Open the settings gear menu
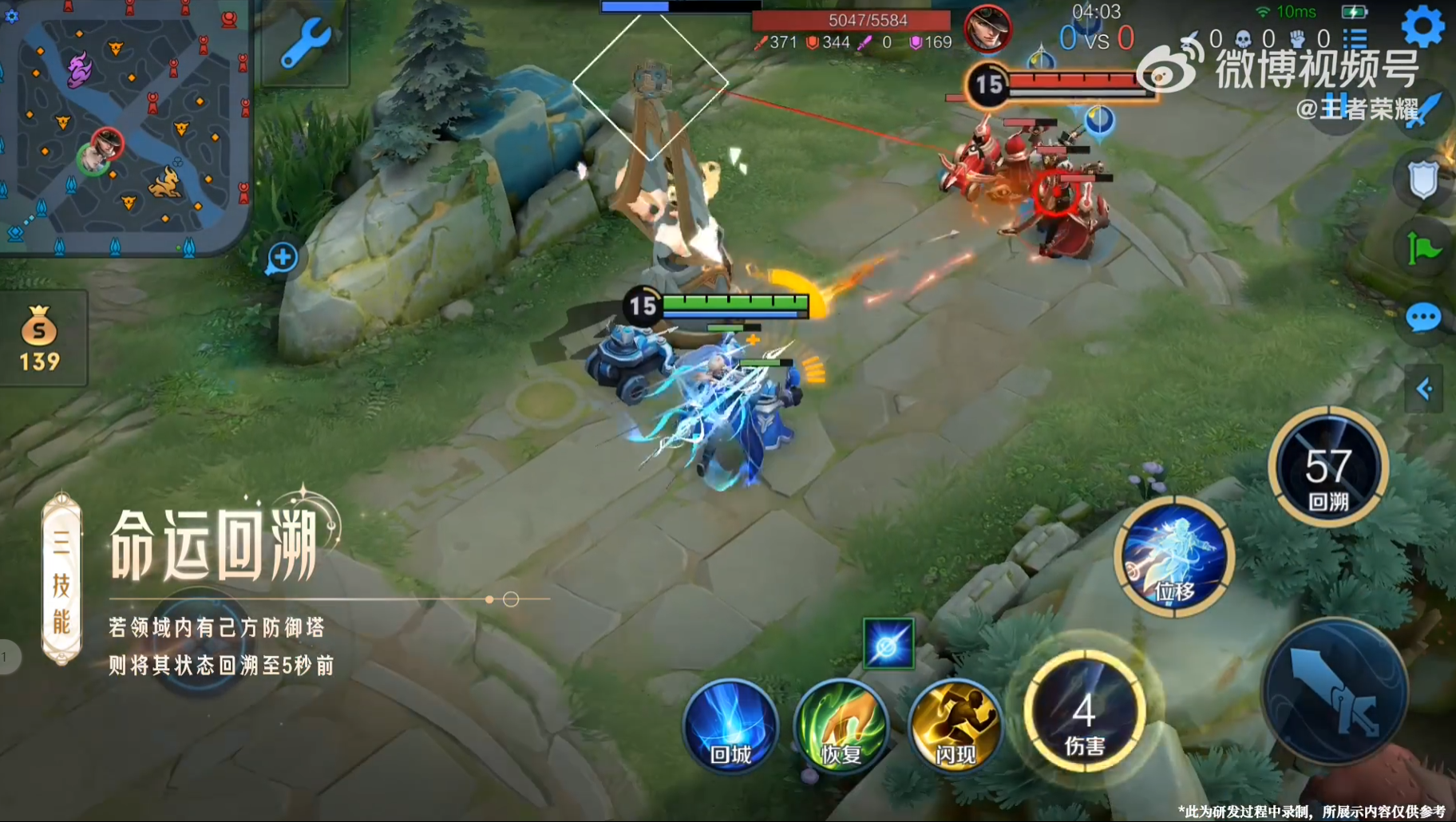The width and height of the screenshot is (1456, 822). (1422, 26)
